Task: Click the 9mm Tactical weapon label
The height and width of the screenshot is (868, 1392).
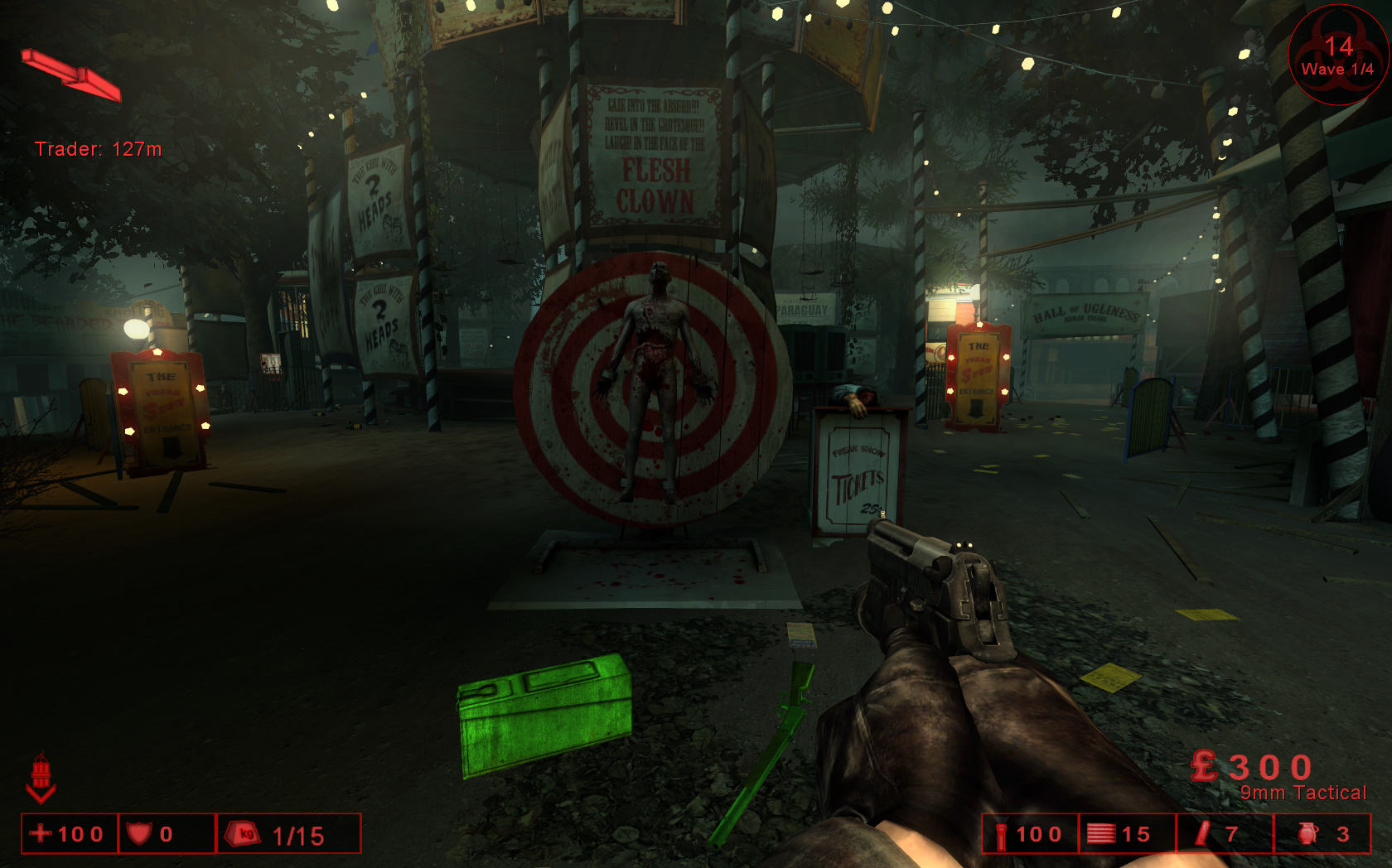Action: [1303, 793]
